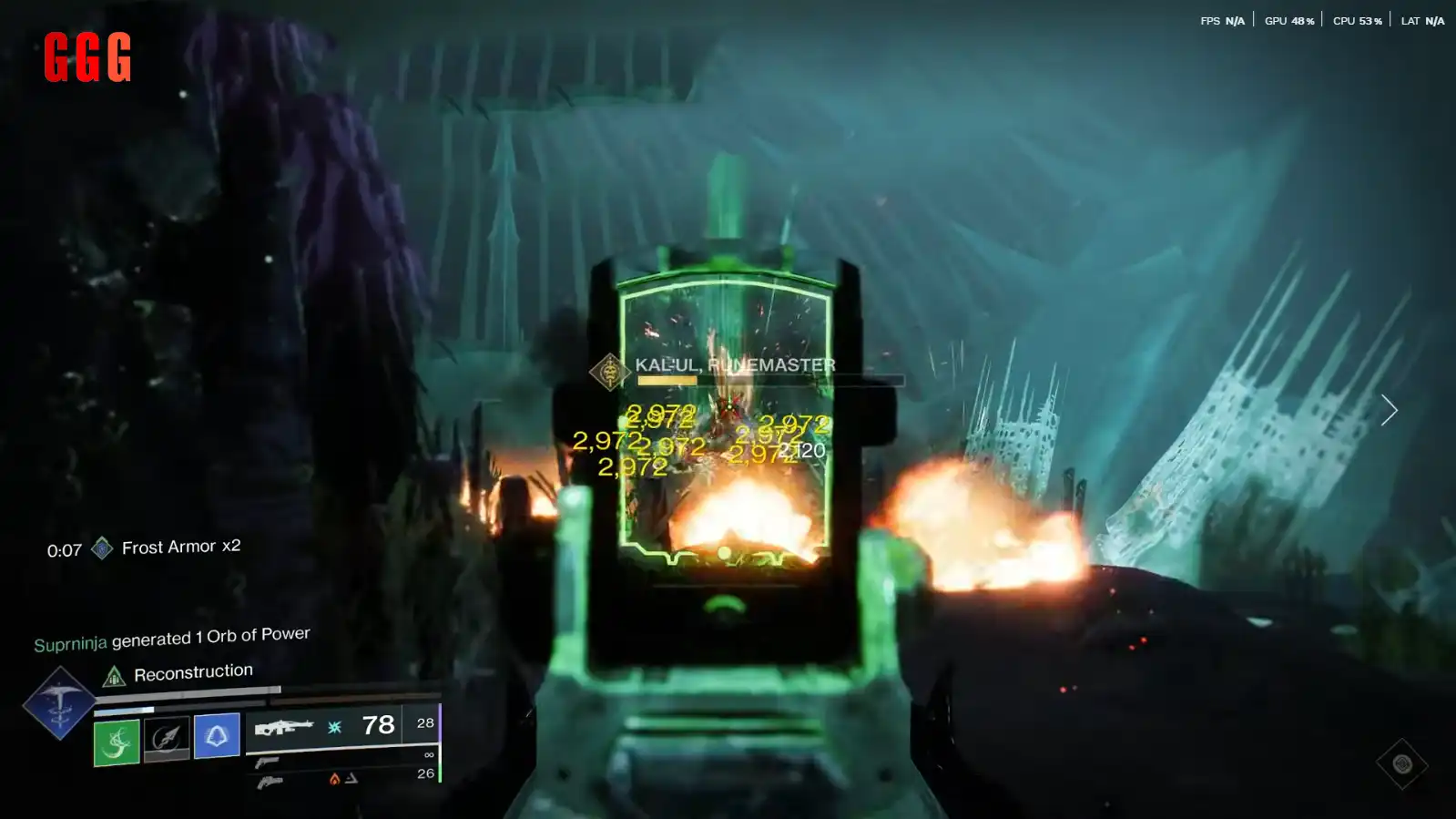Use the green grenade ability icon
This screenshot has width=1456, height=819.
click(117, 742)
